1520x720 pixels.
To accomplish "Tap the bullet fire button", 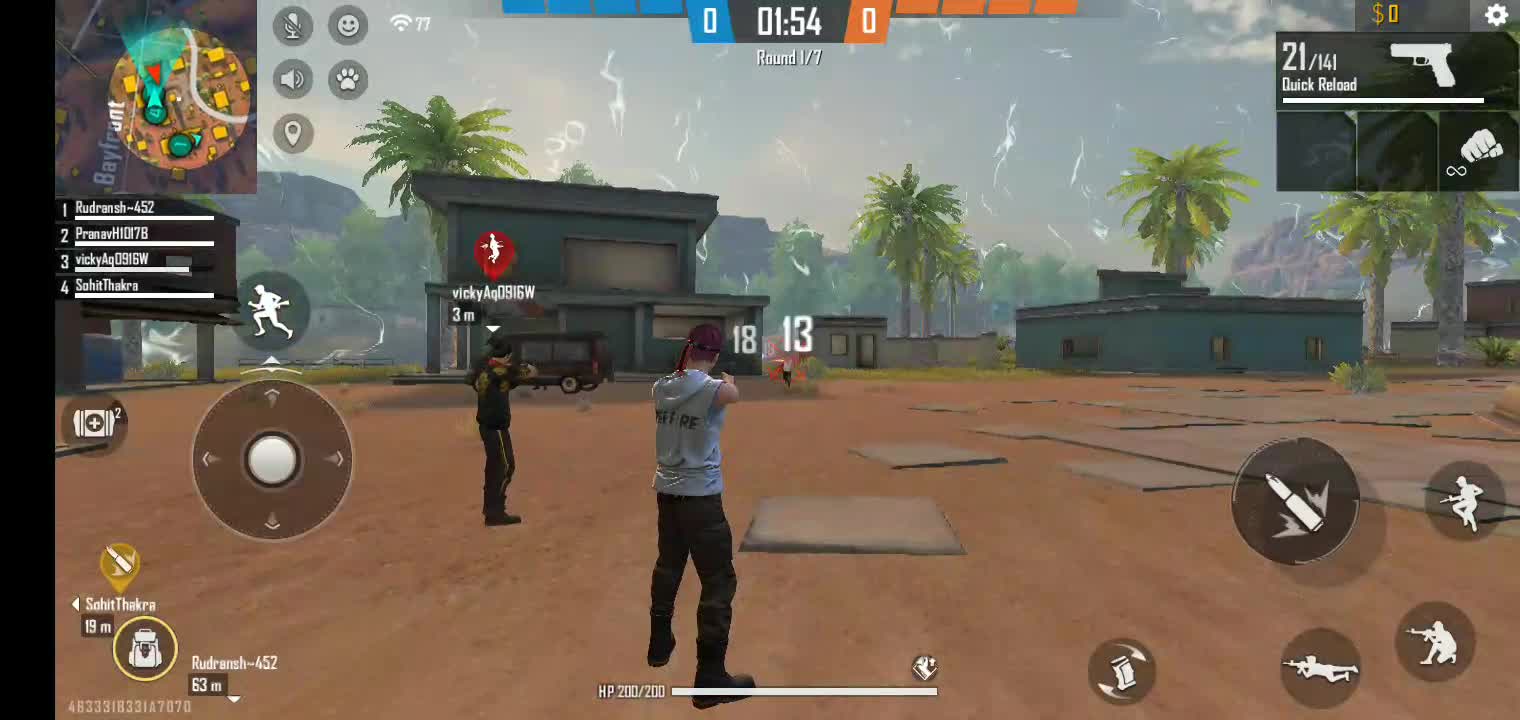I will [x=1295, y=500].
